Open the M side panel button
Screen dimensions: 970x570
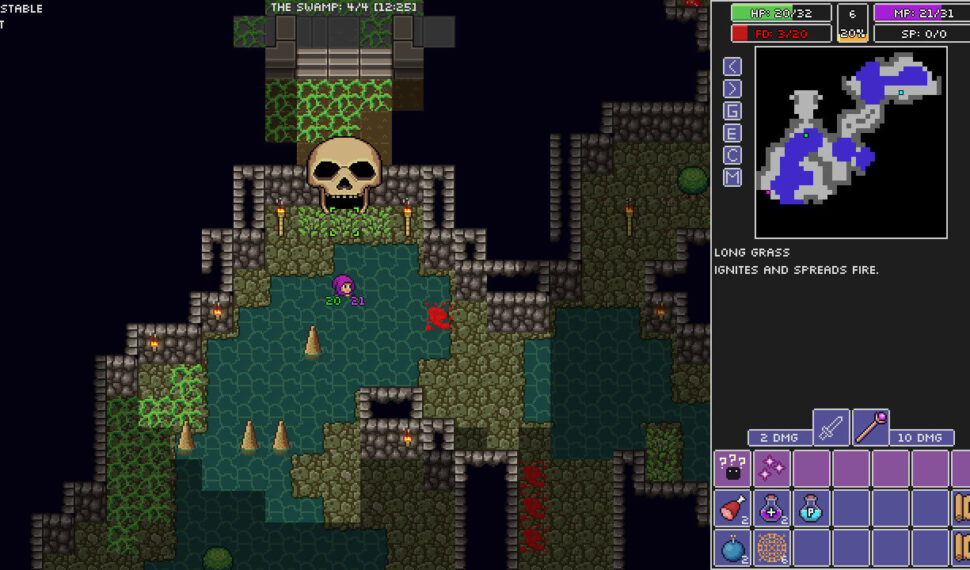point(733,178)
